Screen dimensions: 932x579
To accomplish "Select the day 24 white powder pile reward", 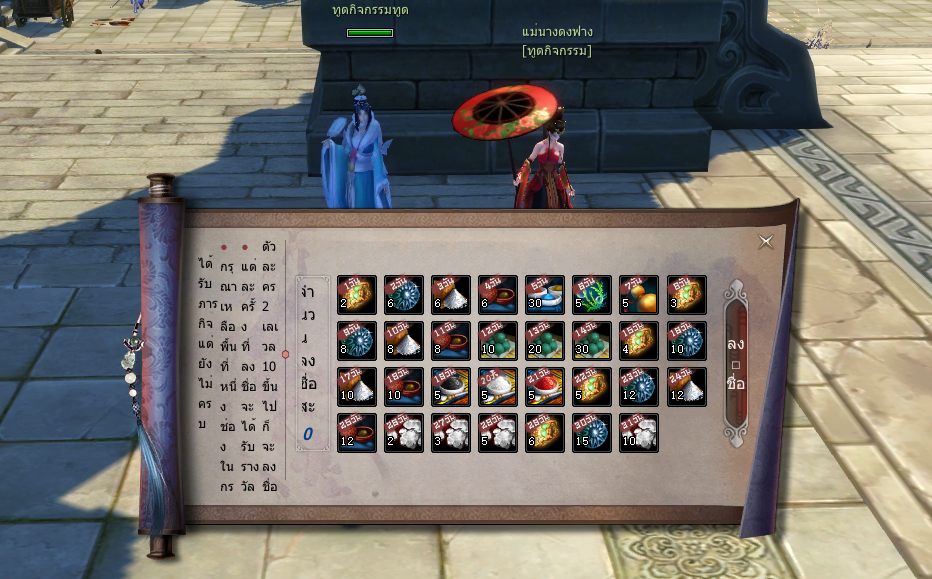I will [686, 386].
